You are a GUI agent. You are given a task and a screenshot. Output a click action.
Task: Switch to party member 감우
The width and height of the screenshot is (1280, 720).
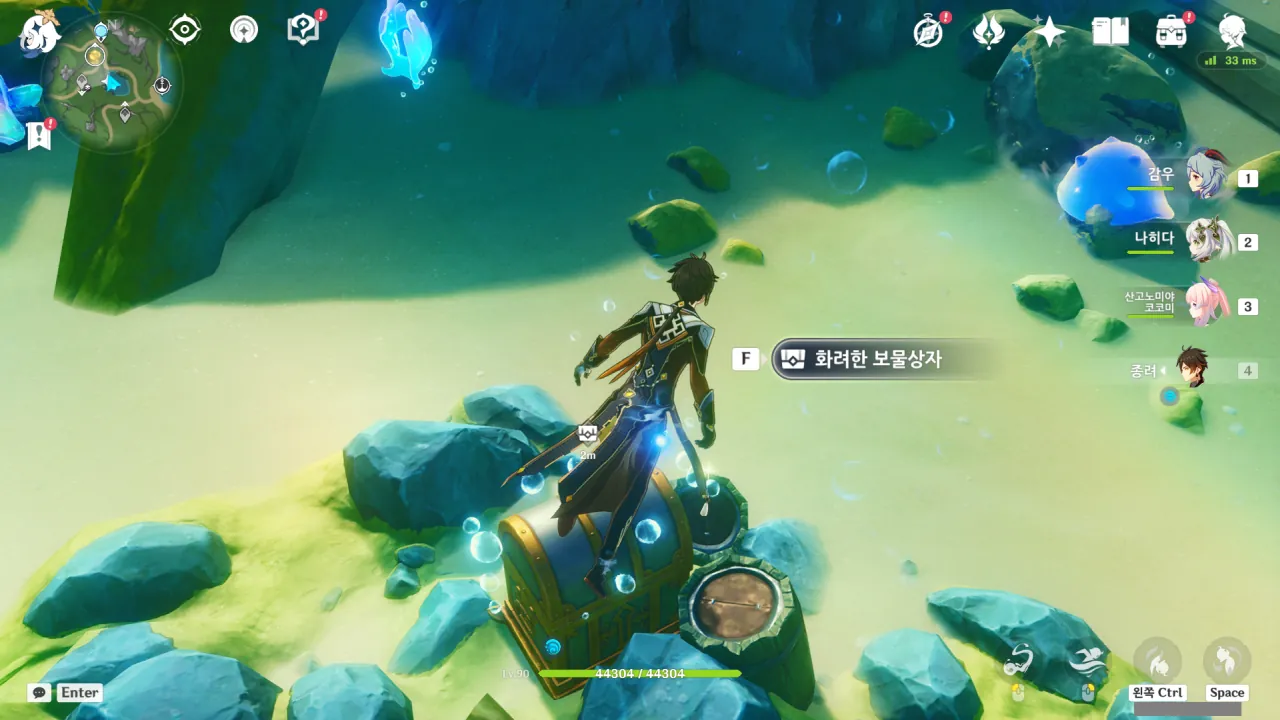[1207, 177]
